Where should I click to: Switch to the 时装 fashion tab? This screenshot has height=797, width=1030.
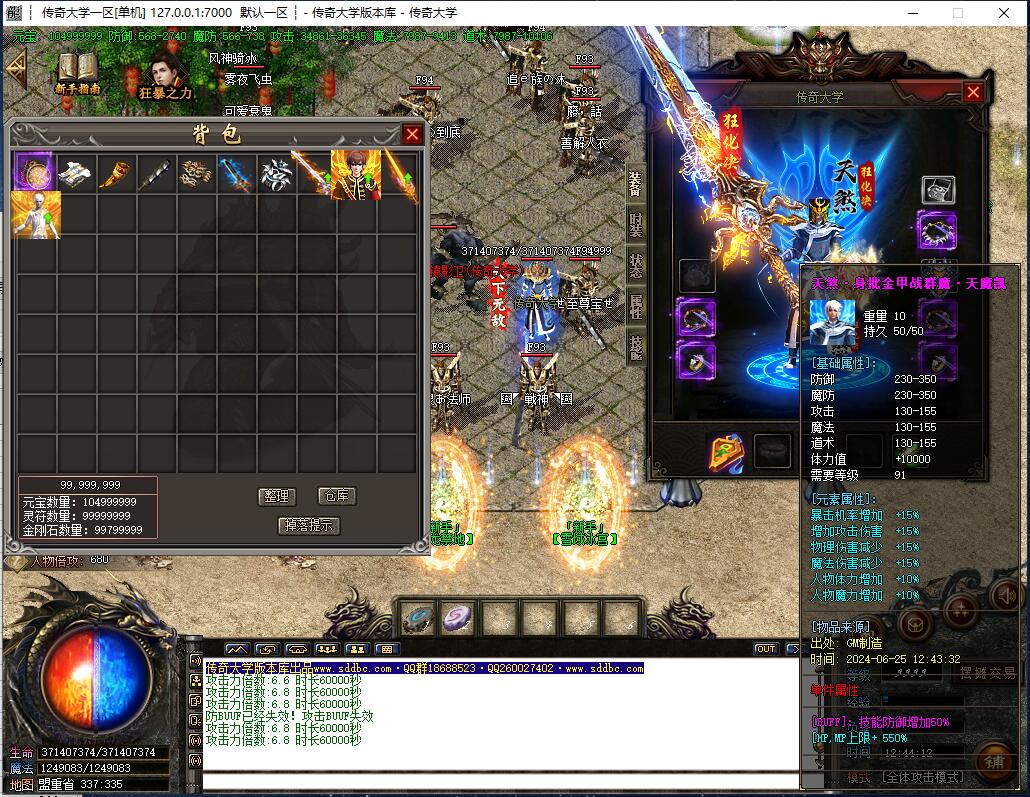636,224
